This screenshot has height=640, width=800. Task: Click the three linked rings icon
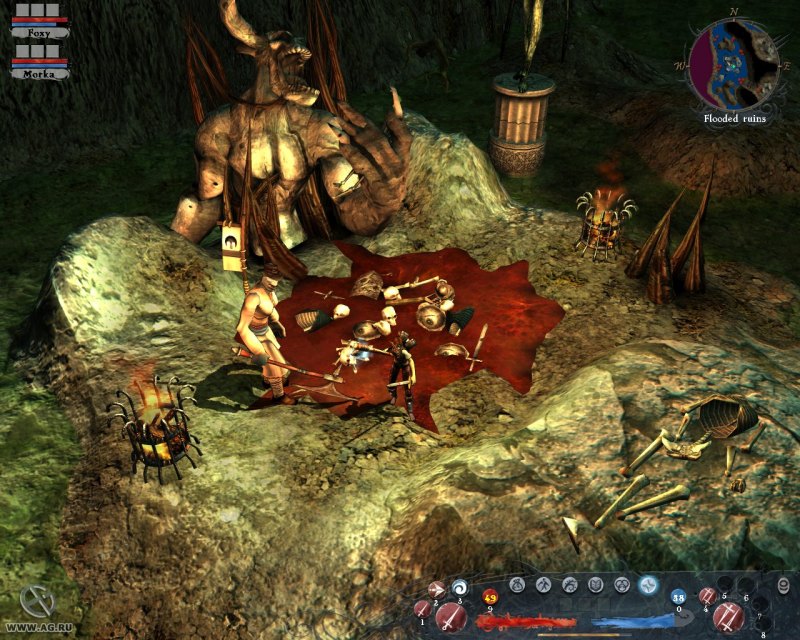[x=621, y=584]
